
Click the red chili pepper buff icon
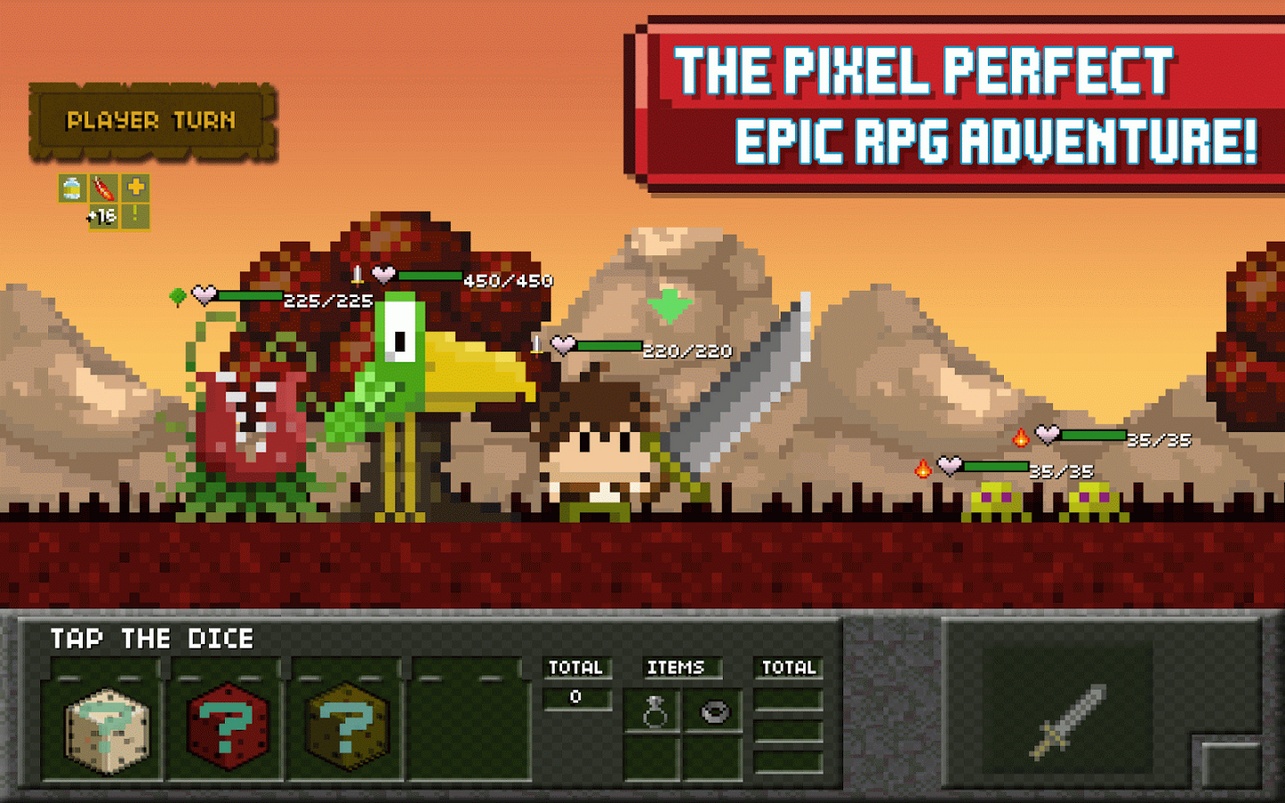104,188
